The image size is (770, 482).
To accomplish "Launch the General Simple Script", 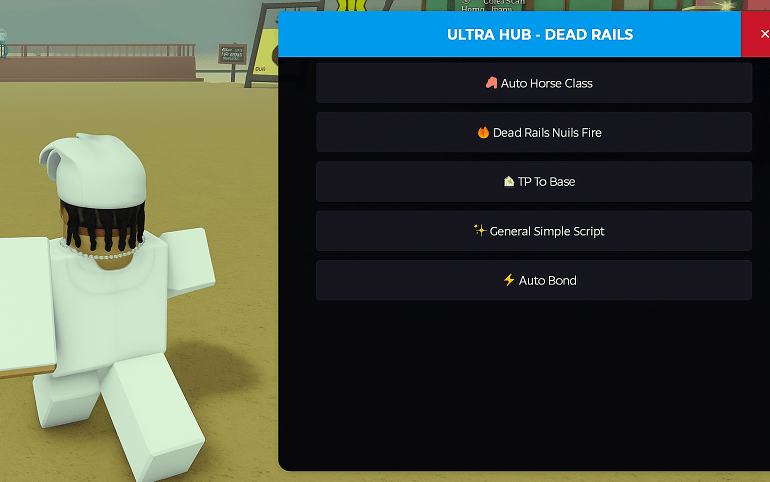I will [x=534, y=231].
